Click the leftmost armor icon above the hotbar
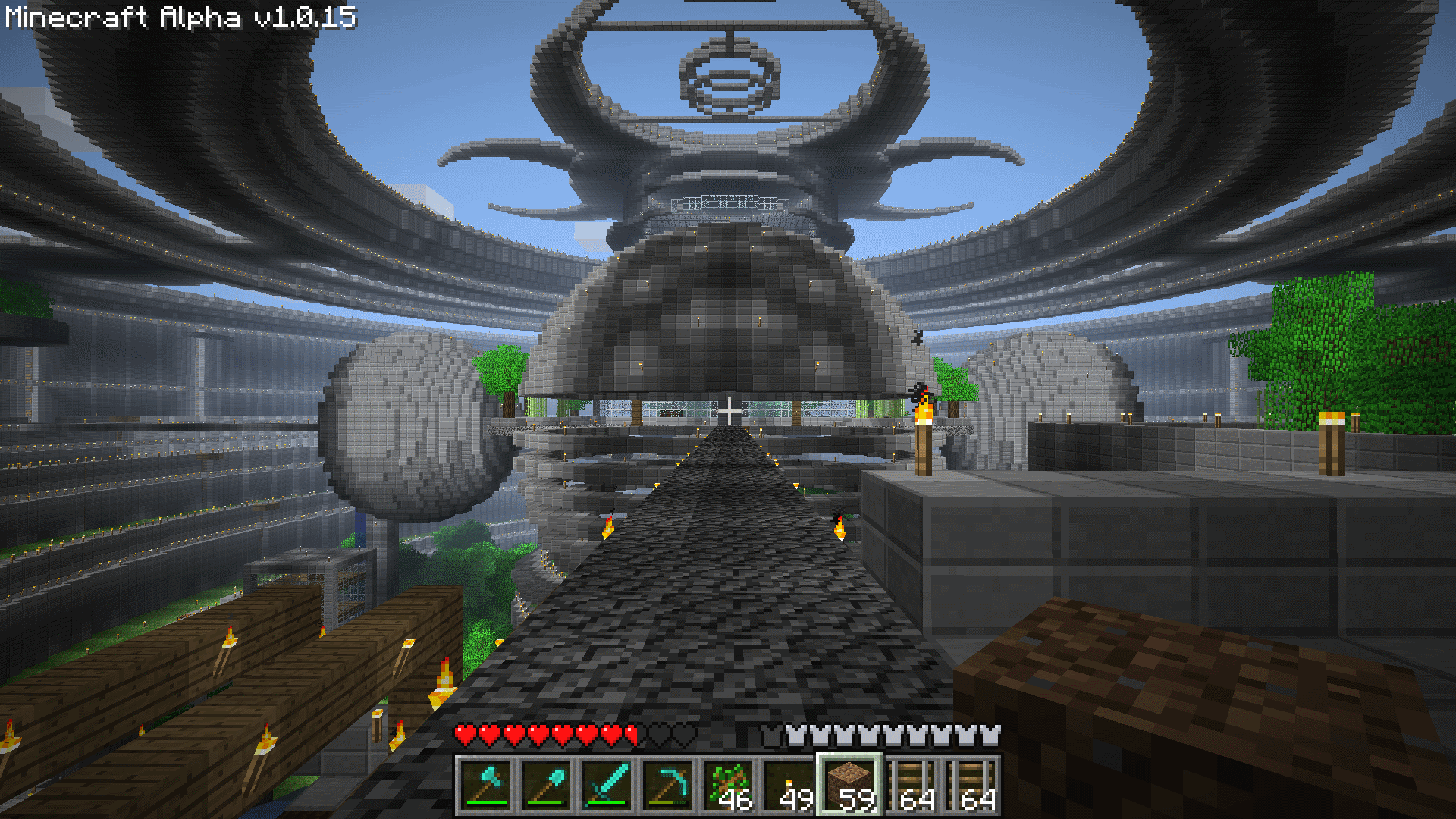Screen dimensions: 1456x819 (x=770, y=733)
